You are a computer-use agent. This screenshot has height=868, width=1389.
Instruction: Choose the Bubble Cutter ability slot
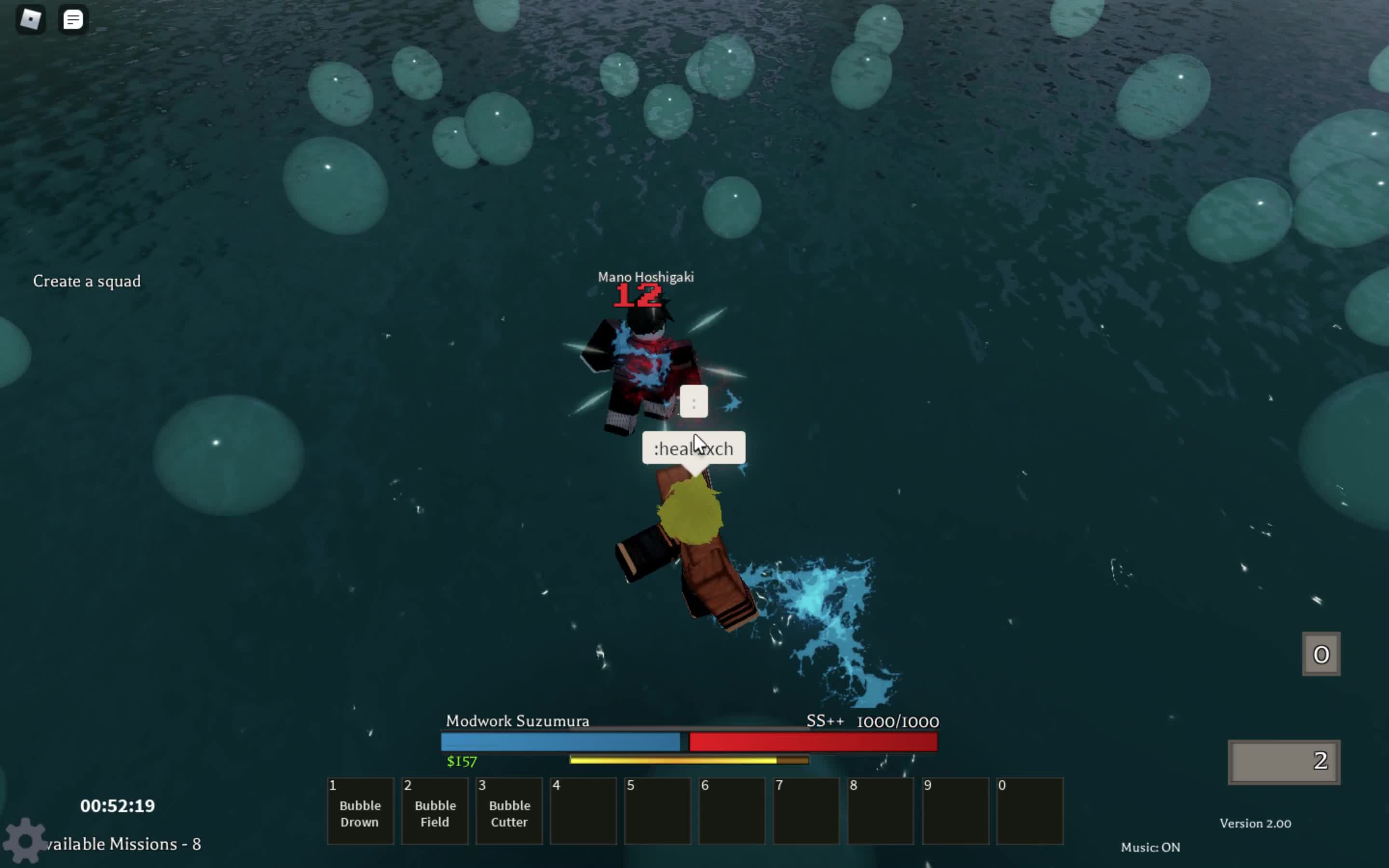509,811
